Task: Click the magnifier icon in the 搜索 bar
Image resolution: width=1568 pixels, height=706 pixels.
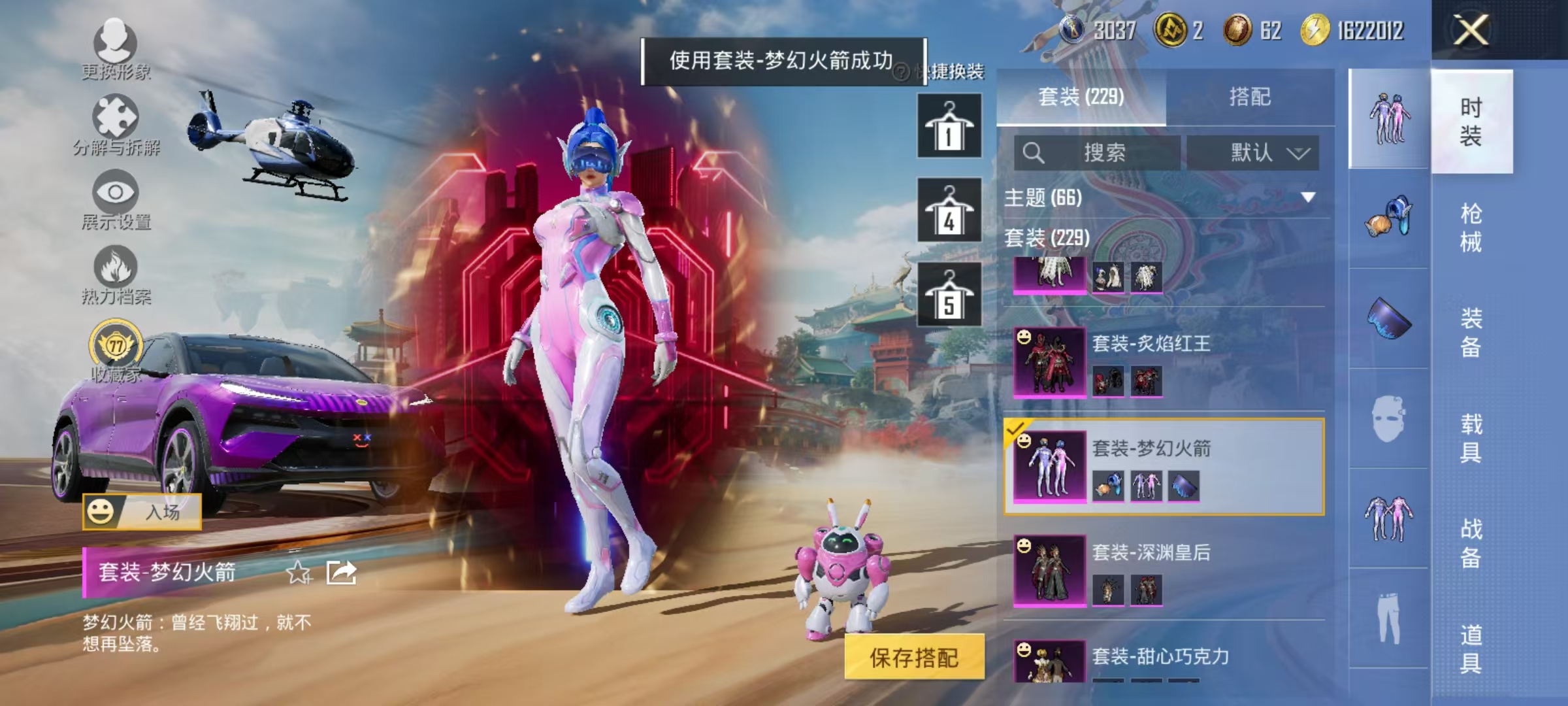Action: click(x=1034, y=152)
